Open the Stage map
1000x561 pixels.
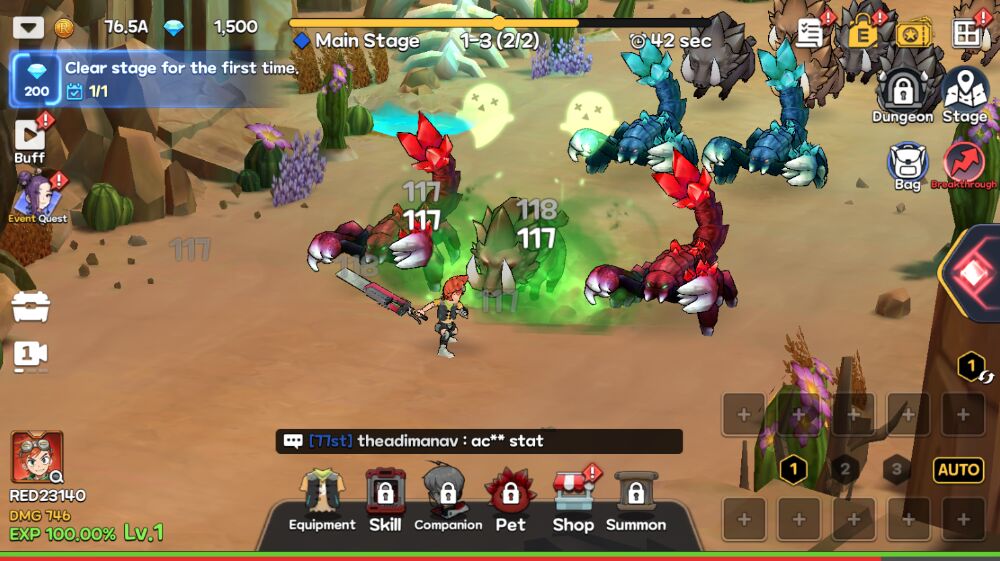964,96
